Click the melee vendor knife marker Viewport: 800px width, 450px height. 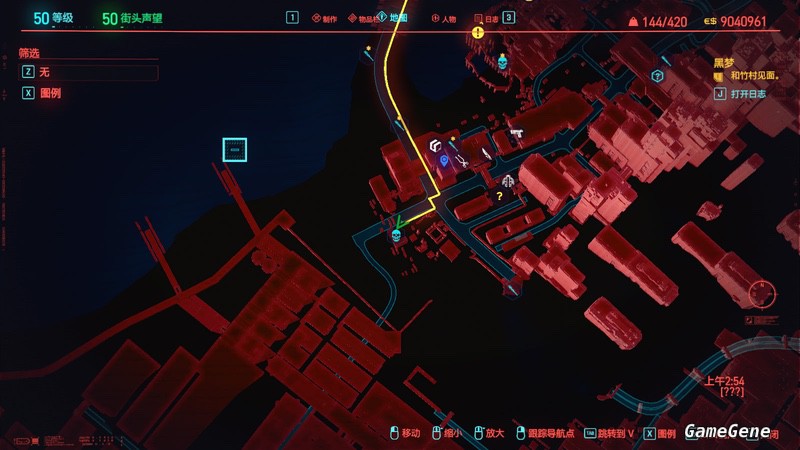tap(486, 153)
